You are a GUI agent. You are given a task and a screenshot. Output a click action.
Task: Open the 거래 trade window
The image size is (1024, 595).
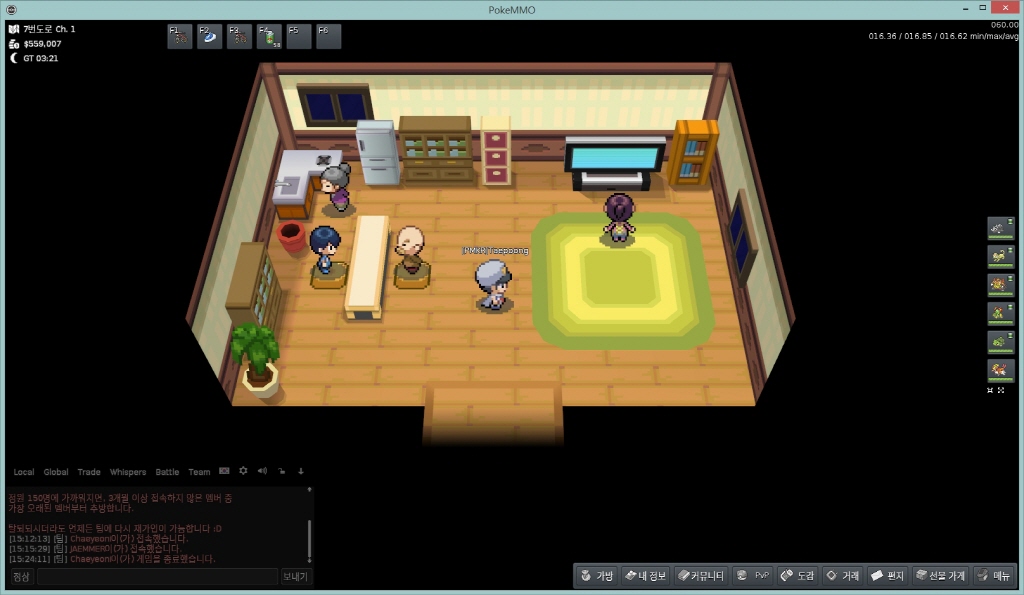[x=842, y=576]
